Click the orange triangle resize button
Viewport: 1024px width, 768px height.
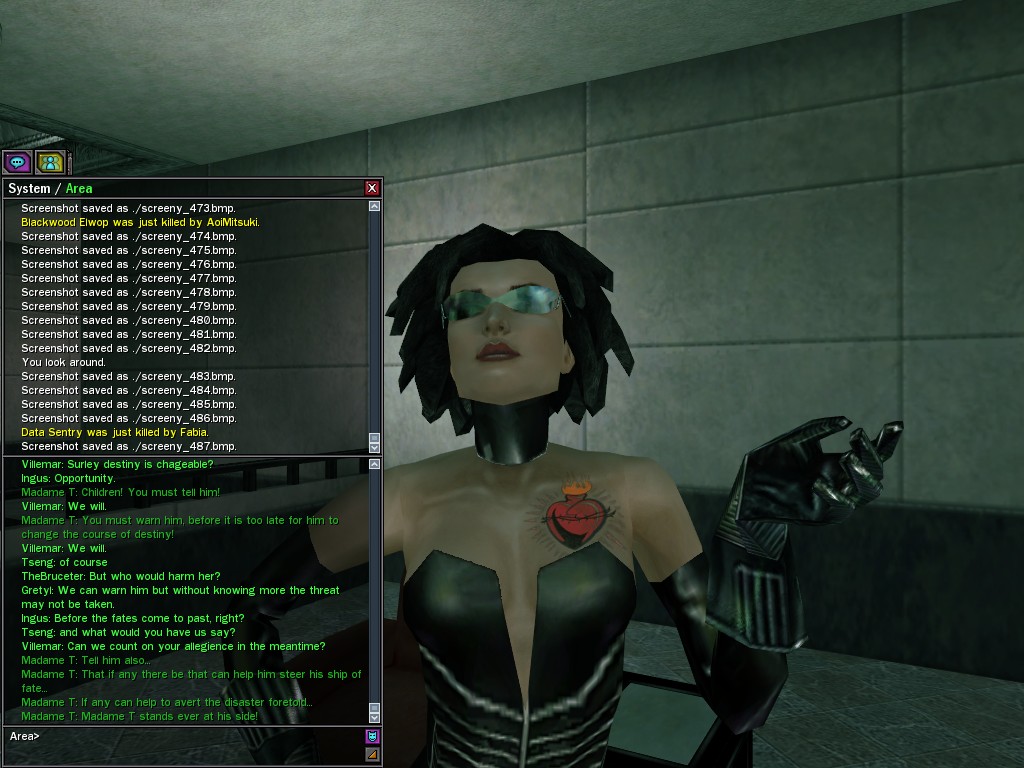point(372,754)
